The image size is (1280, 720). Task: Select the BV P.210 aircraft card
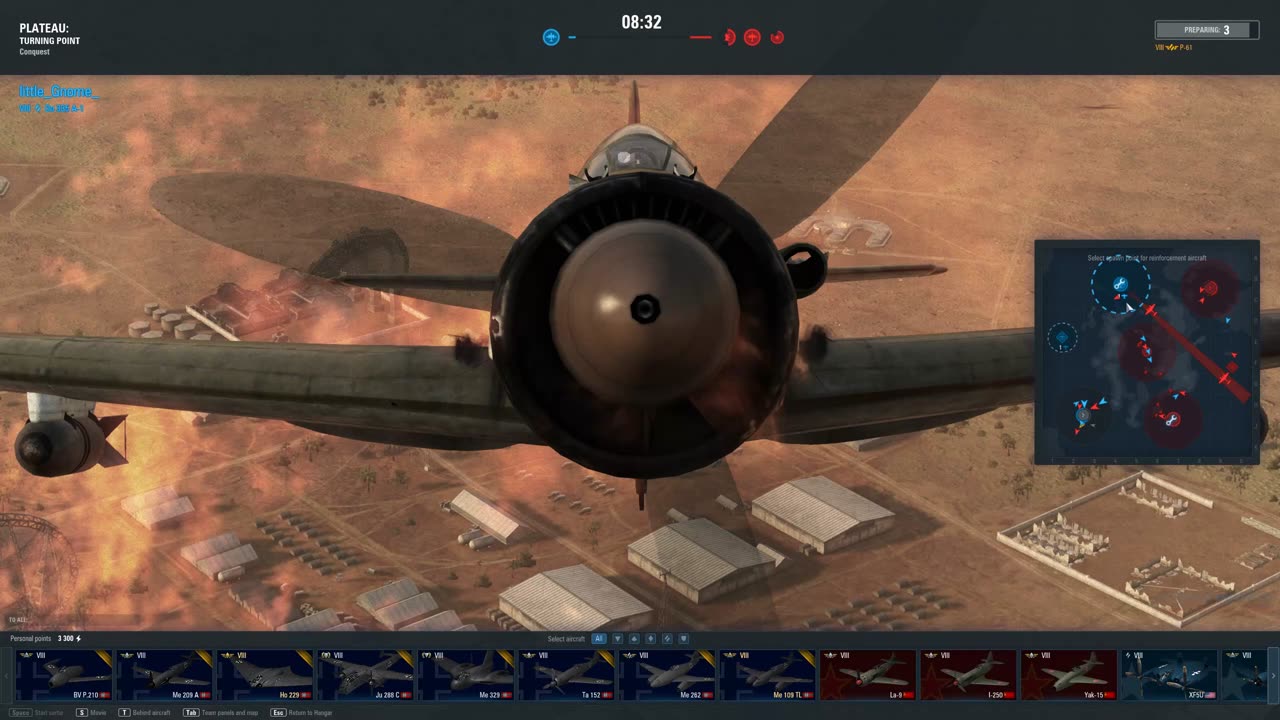coord(65,674)
